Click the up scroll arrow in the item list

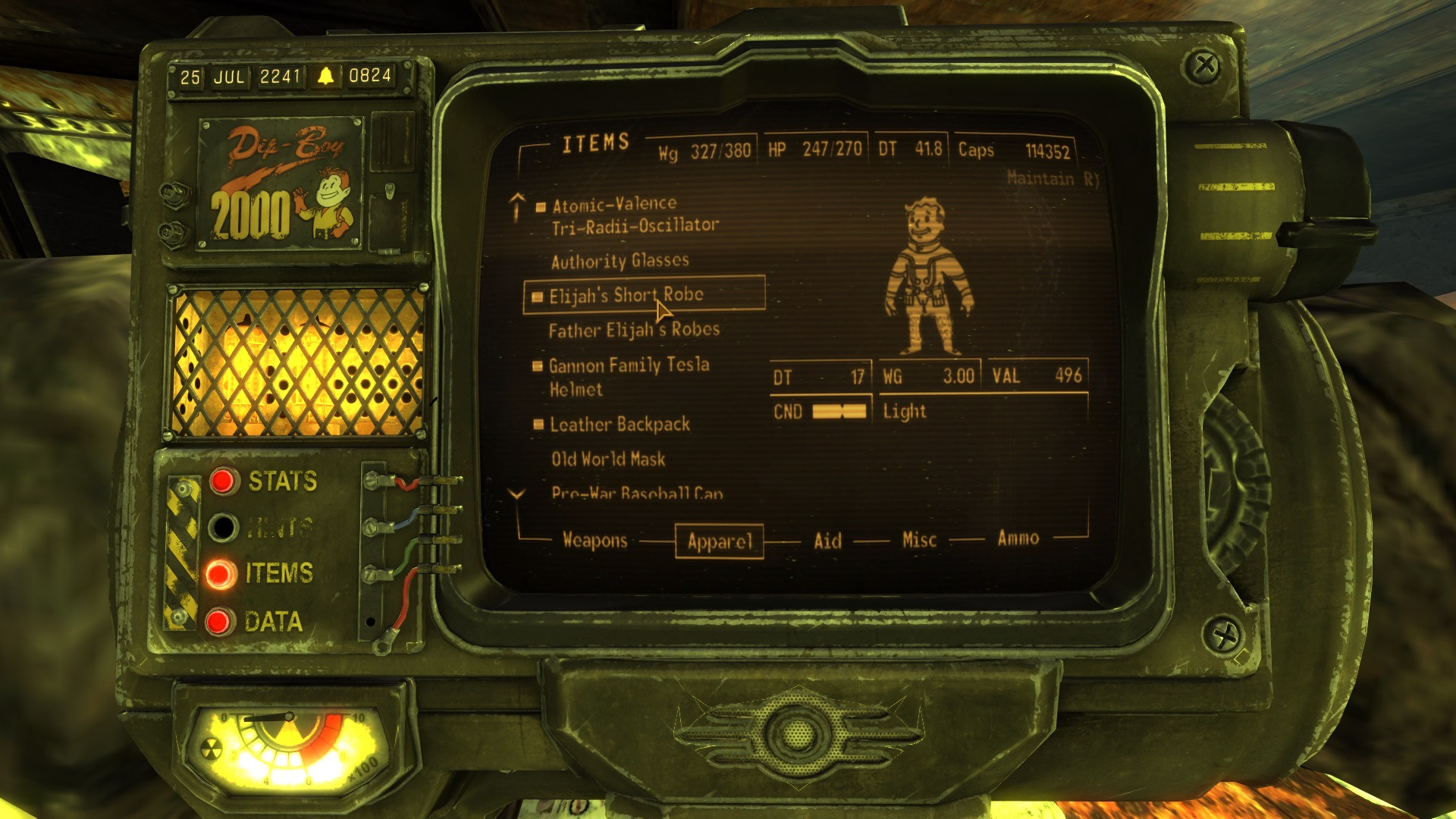(x=518, y=203)
